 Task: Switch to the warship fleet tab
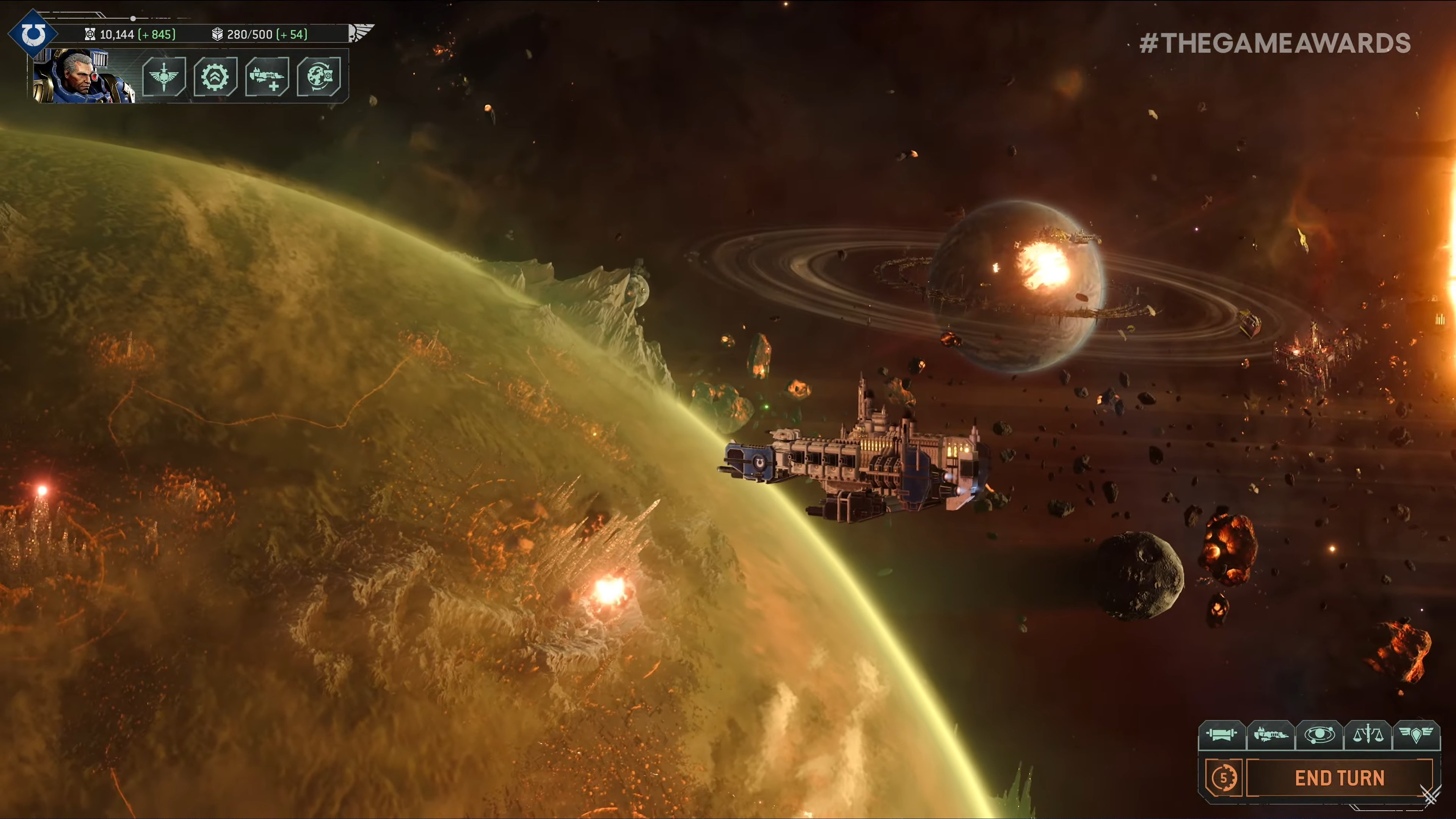(1271, 735)
